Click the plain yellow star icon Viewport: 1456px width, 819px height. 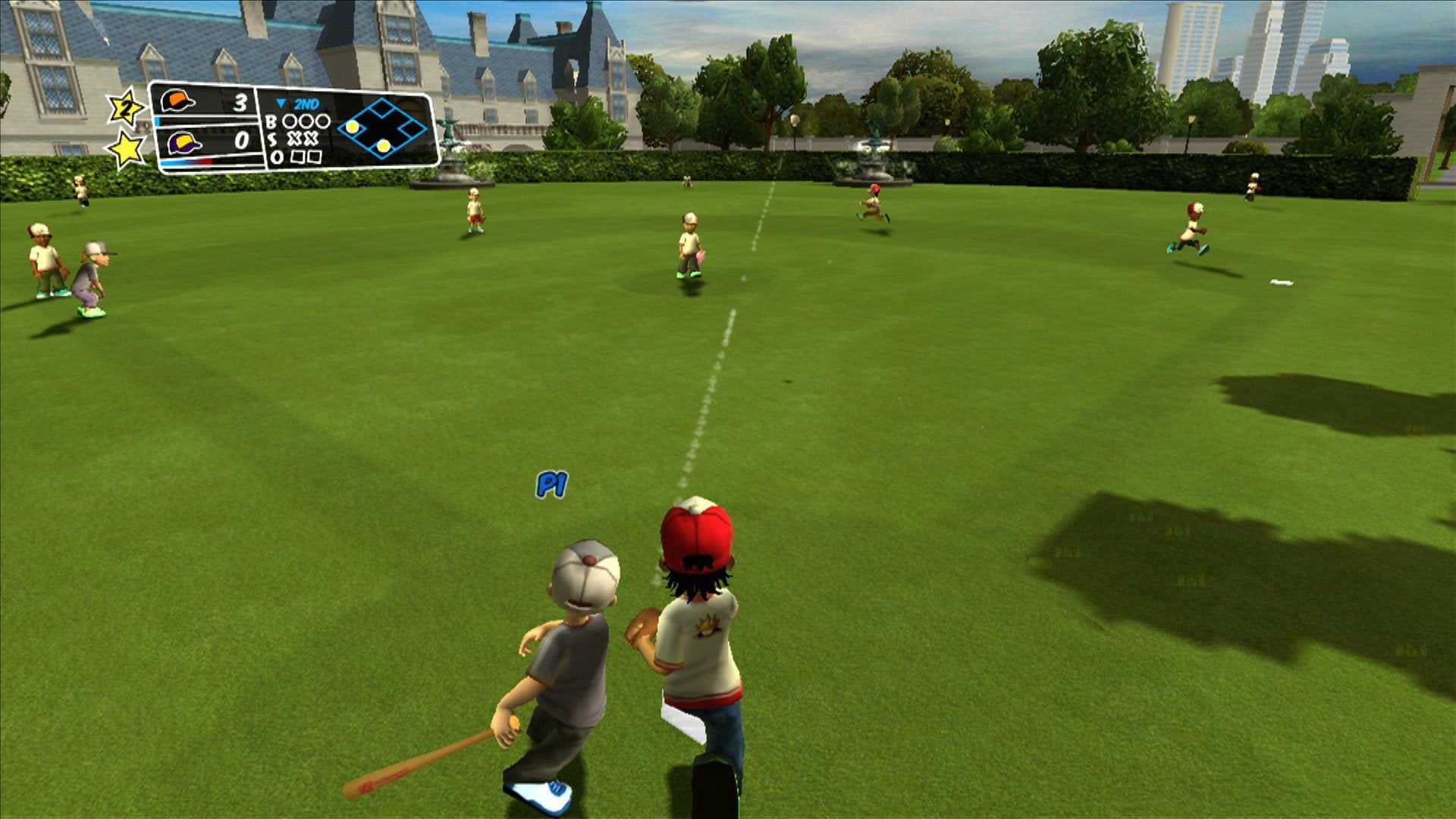pyautogui.click(x=127, y=149)
